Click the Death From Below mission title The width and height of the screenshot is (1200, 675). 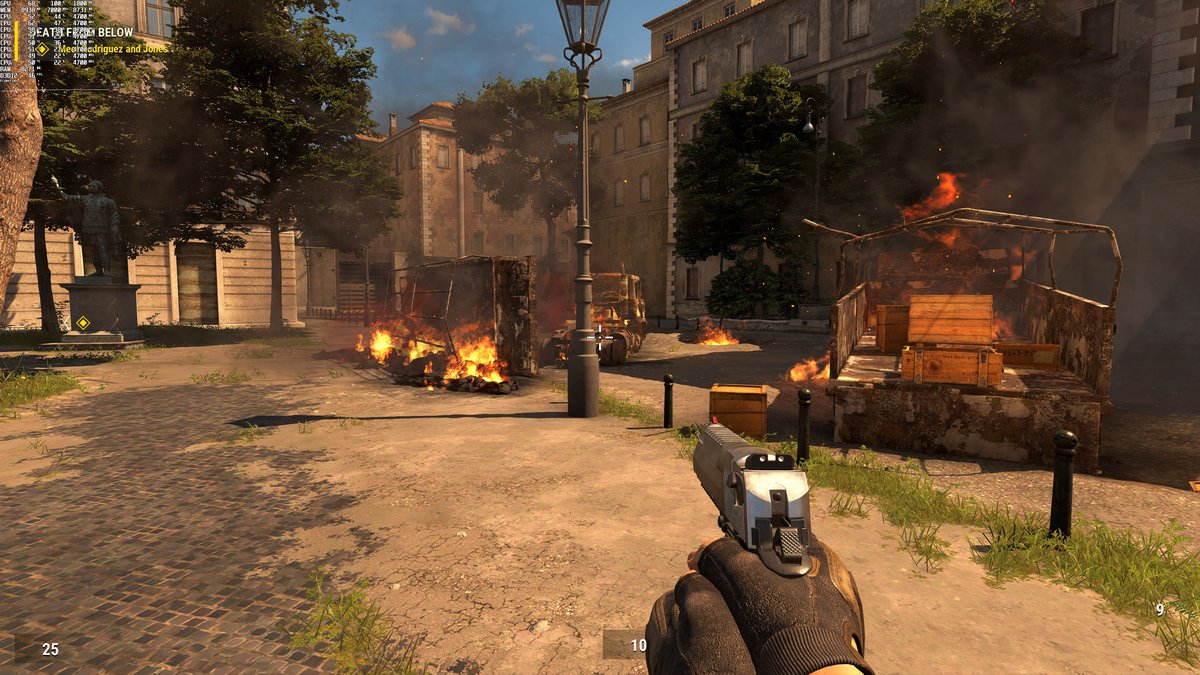click(x=82, y=32)
